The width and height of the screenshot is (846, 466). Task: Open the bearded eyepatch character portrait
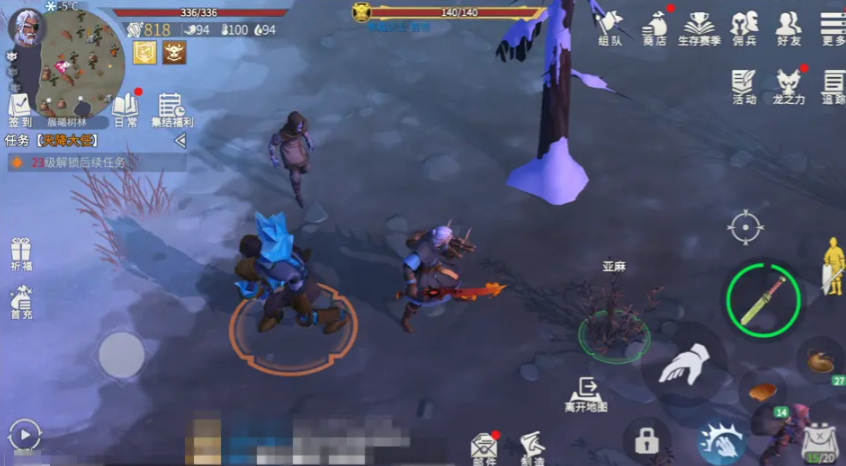pos(27,27)
